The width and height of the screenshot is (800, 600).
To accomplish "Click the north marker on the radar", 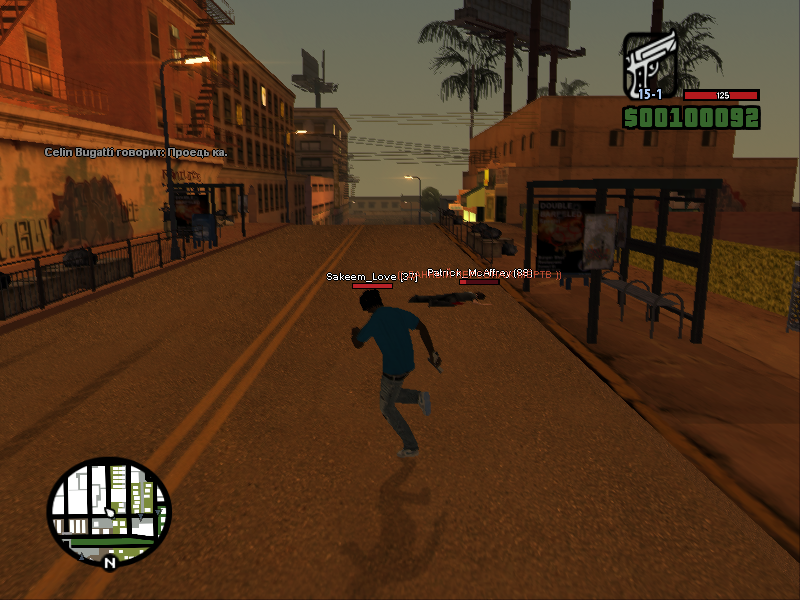I will click(109, 563).
